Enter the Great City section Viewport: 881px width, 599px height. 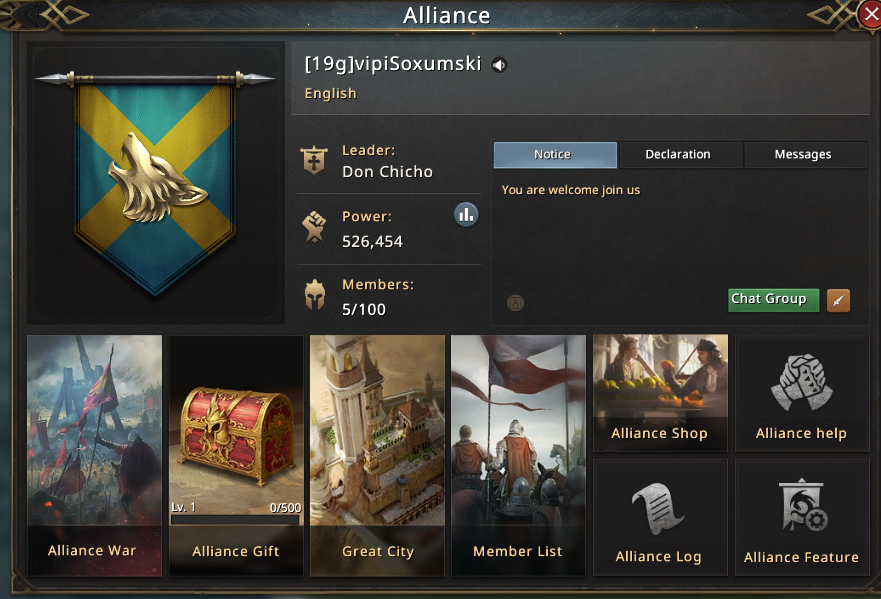pyautogui.click(x=377, y=455)
